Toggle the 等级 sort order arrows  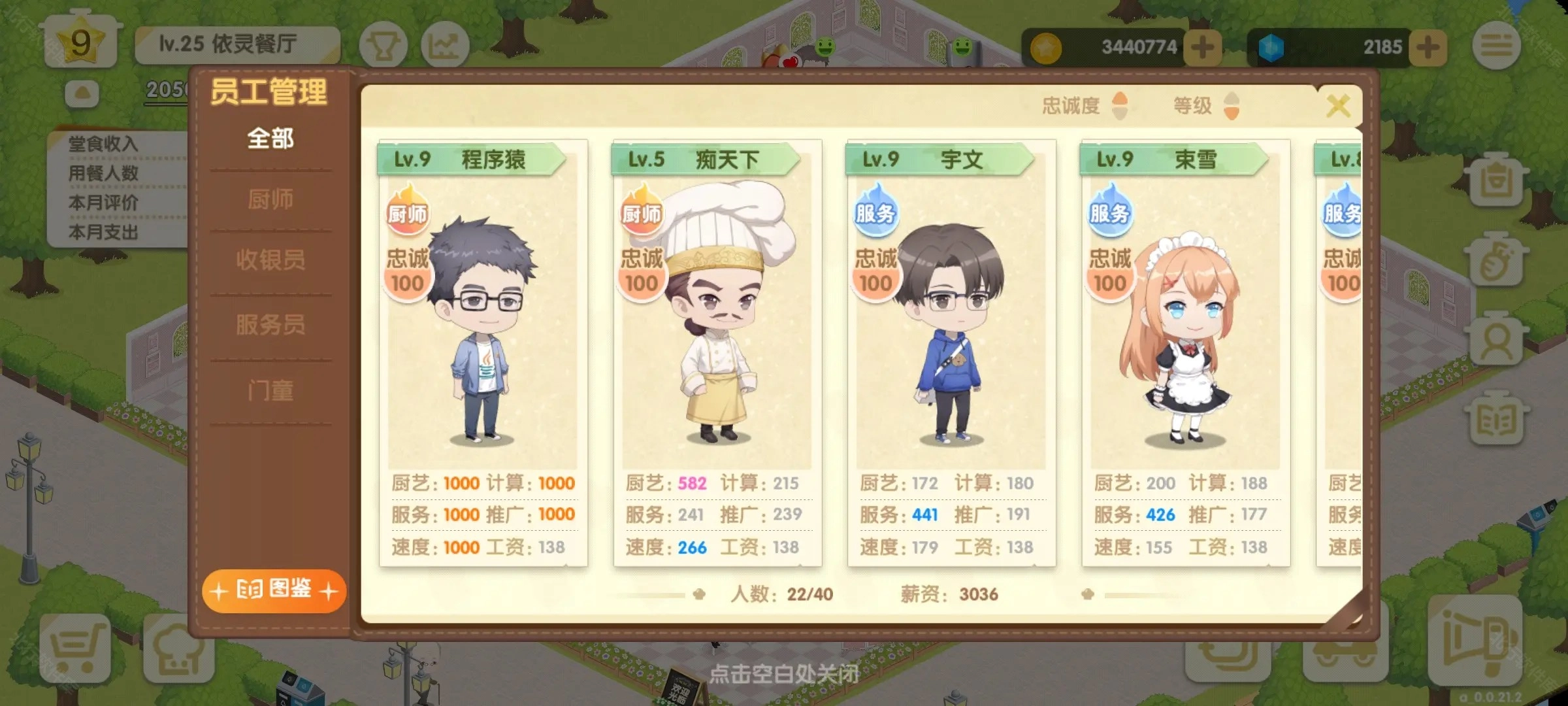pyautogui.click(x=1232, y=105)
